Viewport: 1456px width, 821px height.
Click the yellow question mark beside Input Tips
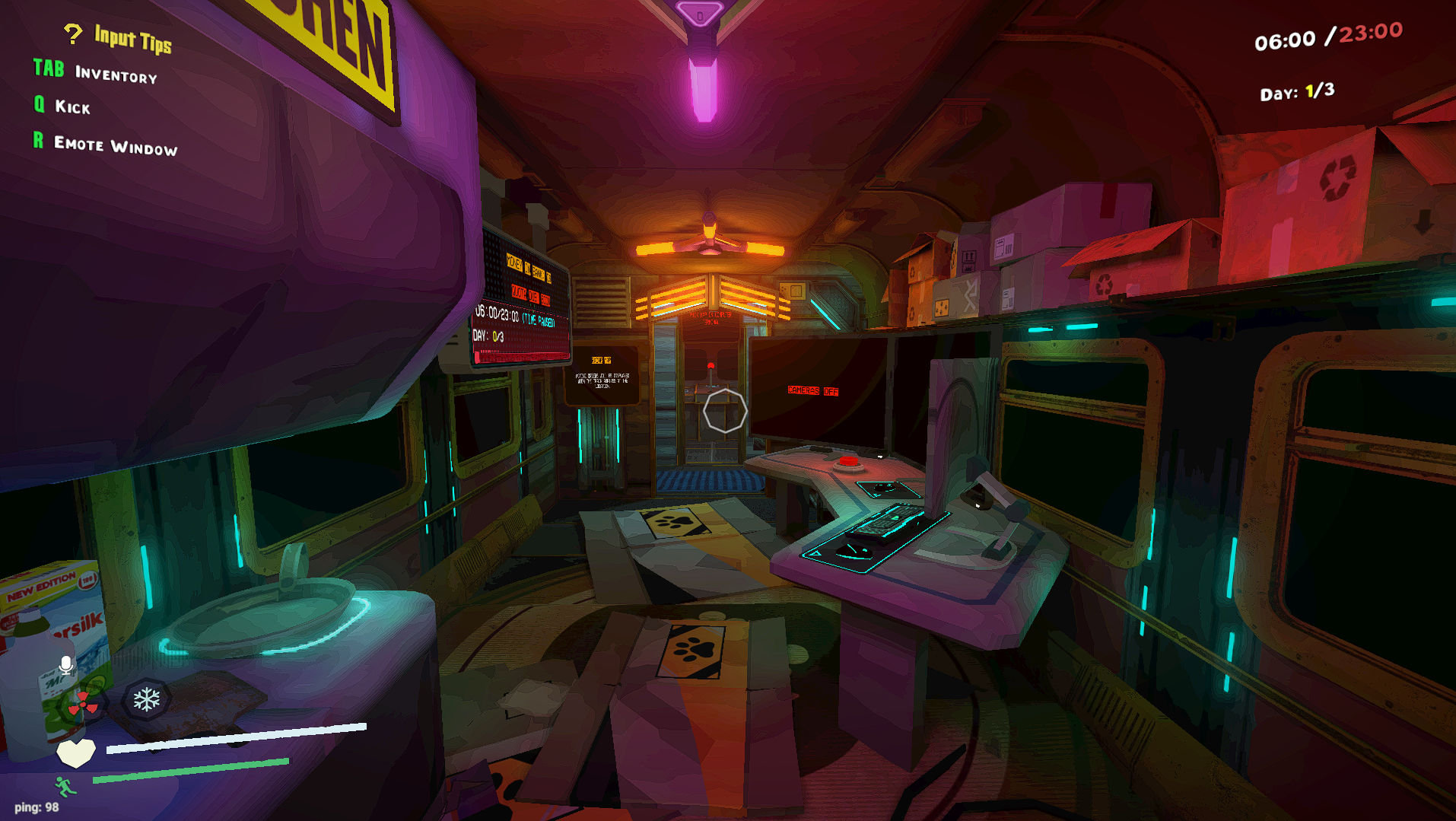pyautogui.click(x=72, y=33)
